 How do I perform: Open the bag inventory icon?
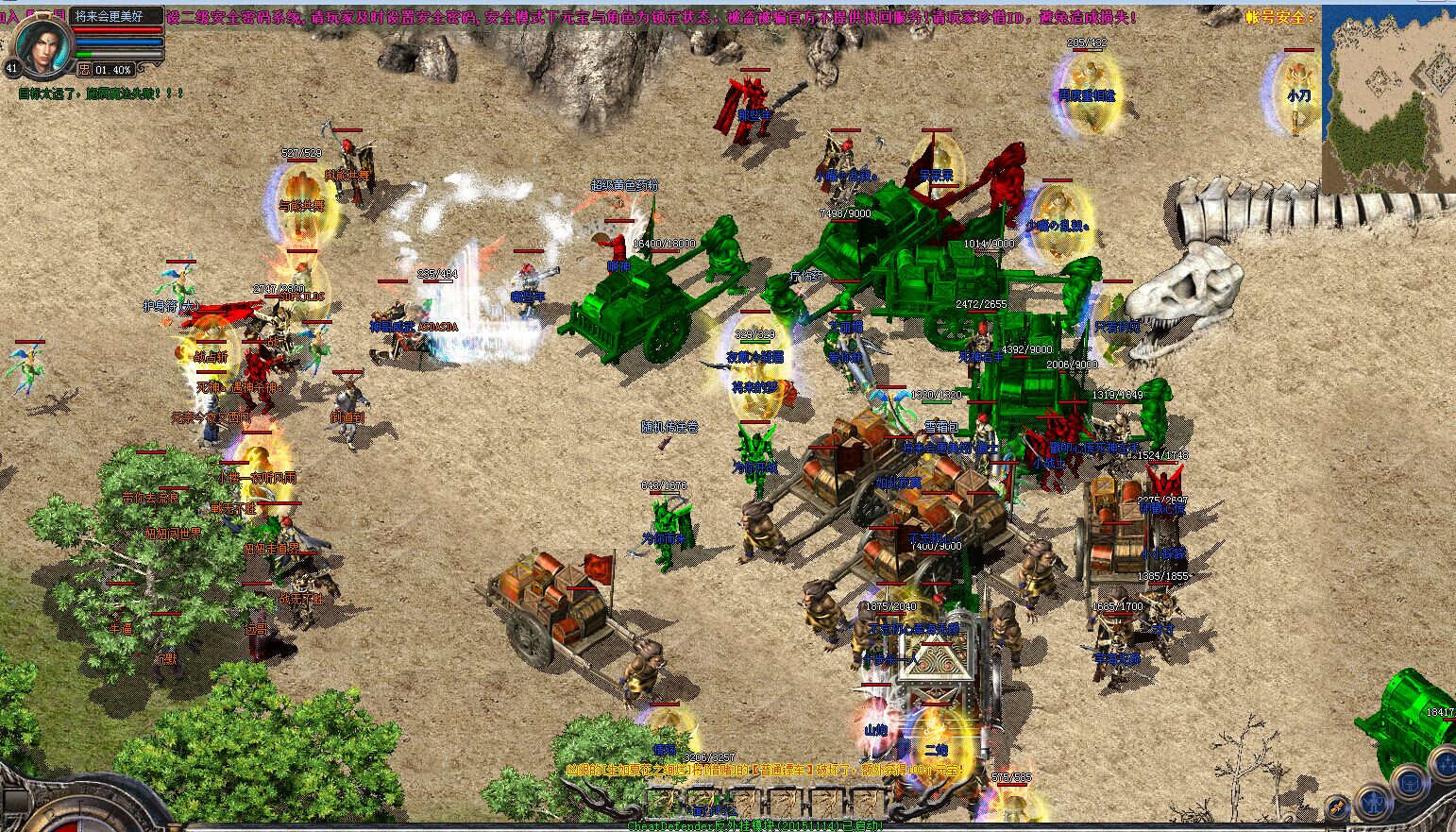1411,783
